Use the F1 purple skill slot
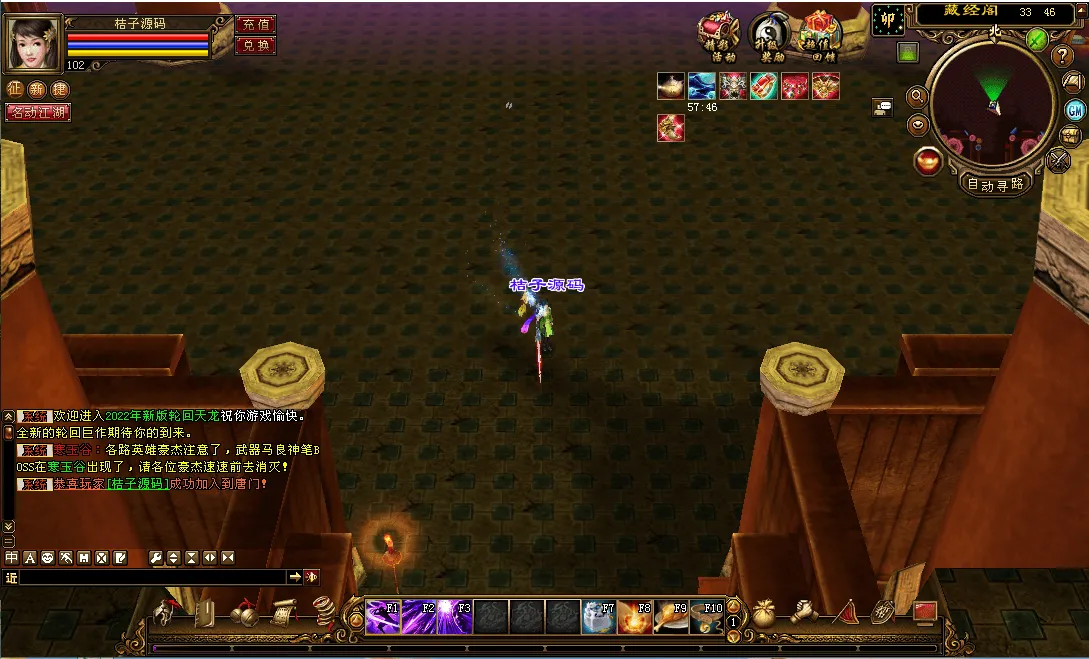 coord(383,617)
